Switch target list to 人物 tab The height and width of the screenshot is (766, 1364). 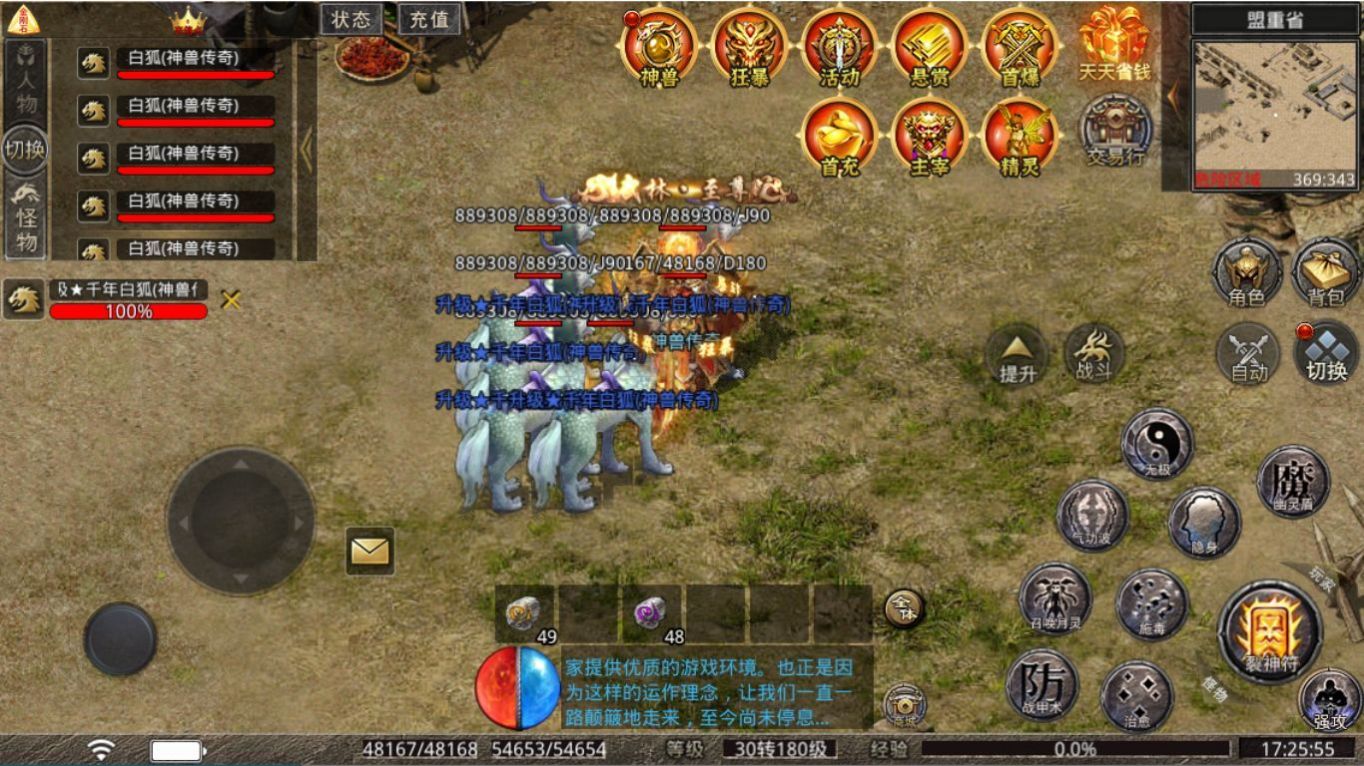[25, 82]
